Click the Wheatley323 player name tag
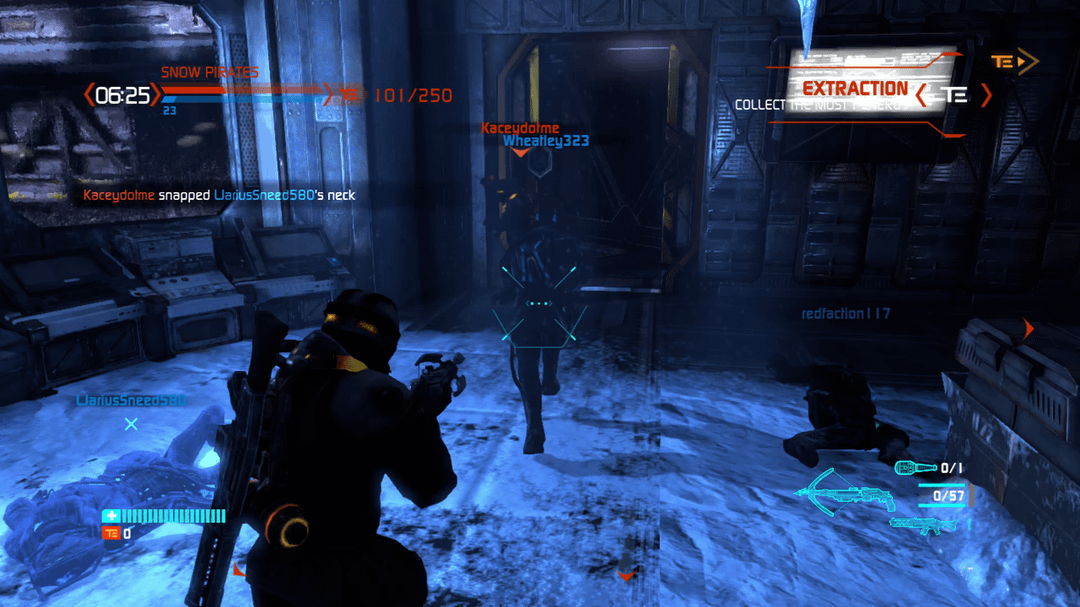 pos(545,141)
